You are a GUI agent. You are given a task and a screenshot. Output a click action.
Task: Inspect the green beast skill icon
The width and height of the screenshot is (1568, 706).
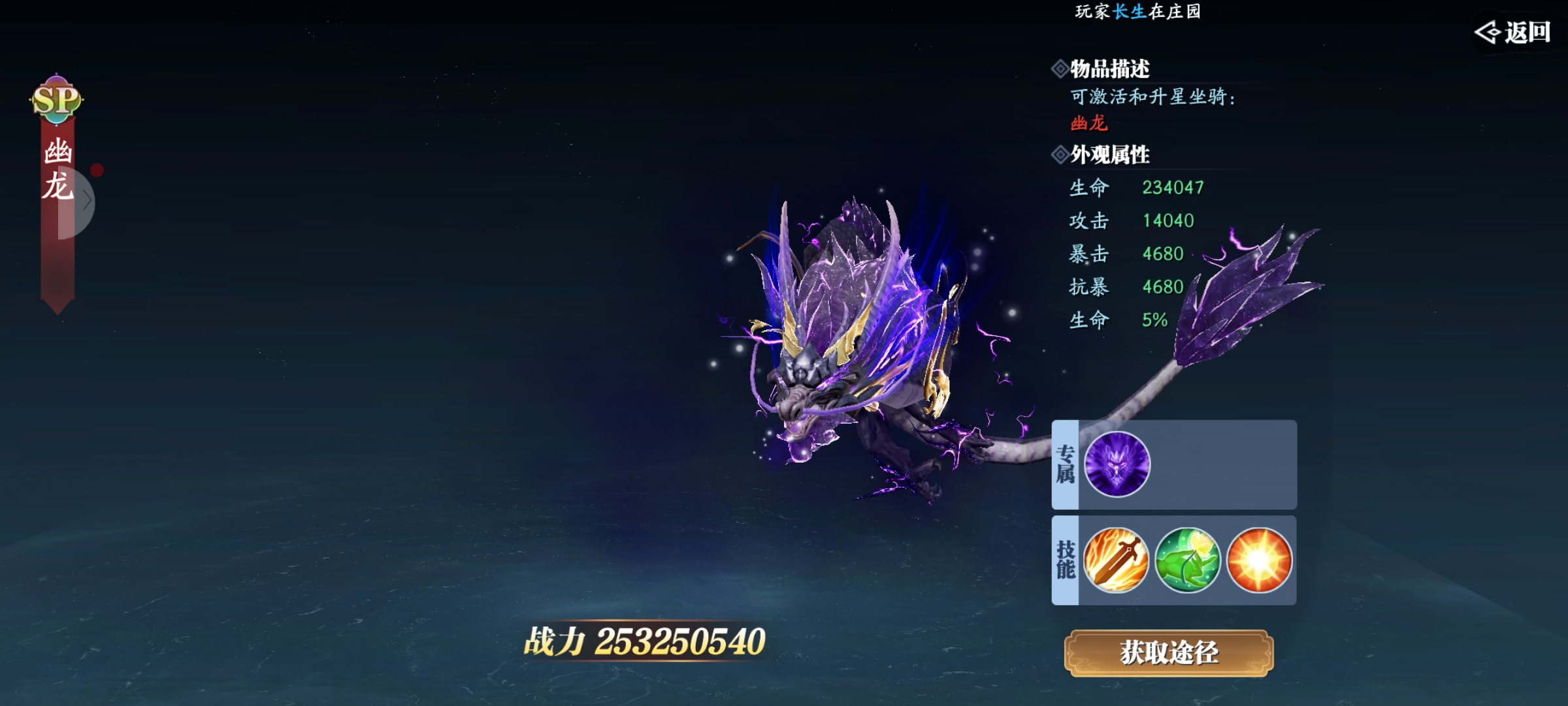click(x=1187, y=560)
